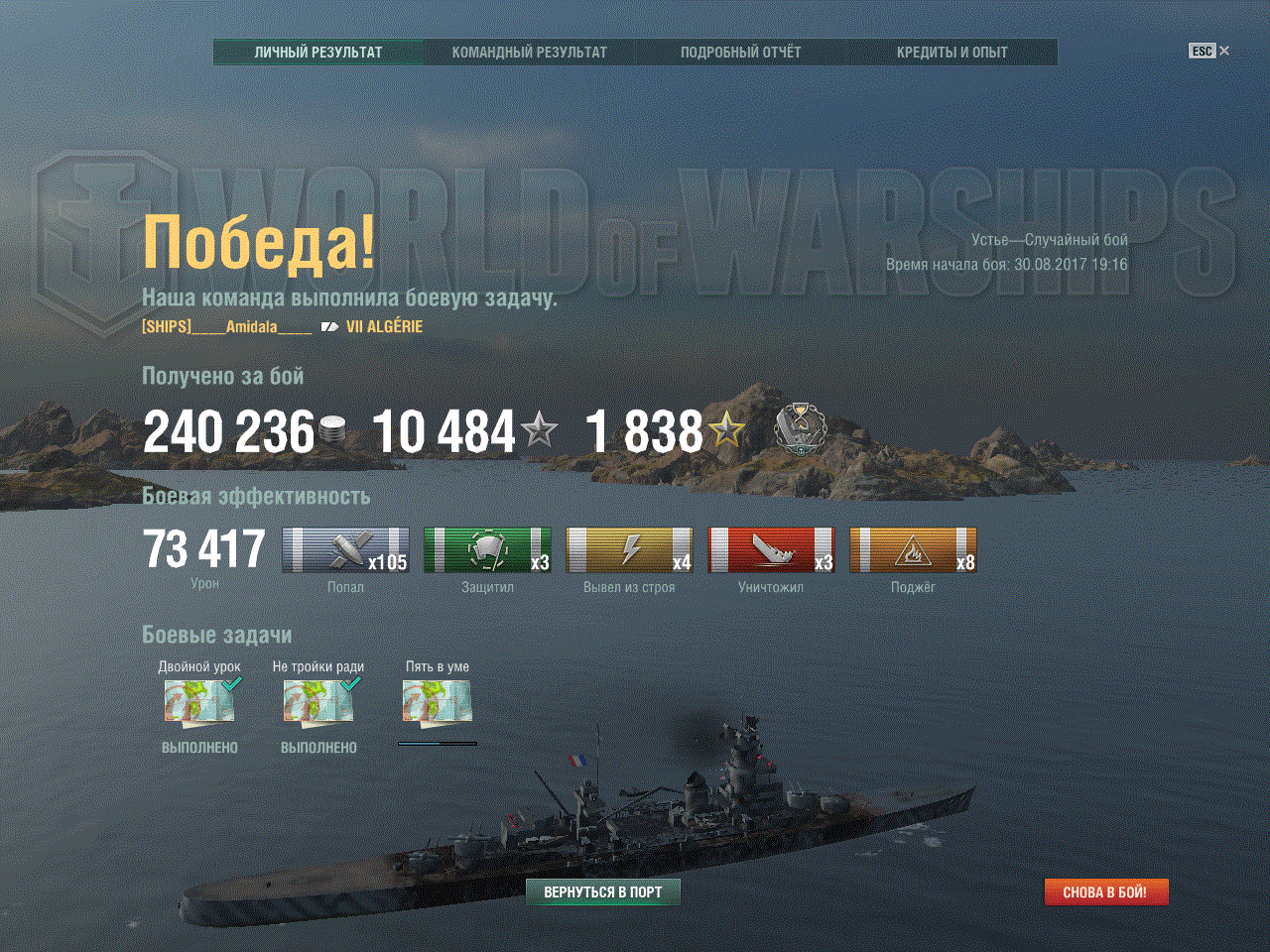Close the results screen with the X

point(1224,51)
